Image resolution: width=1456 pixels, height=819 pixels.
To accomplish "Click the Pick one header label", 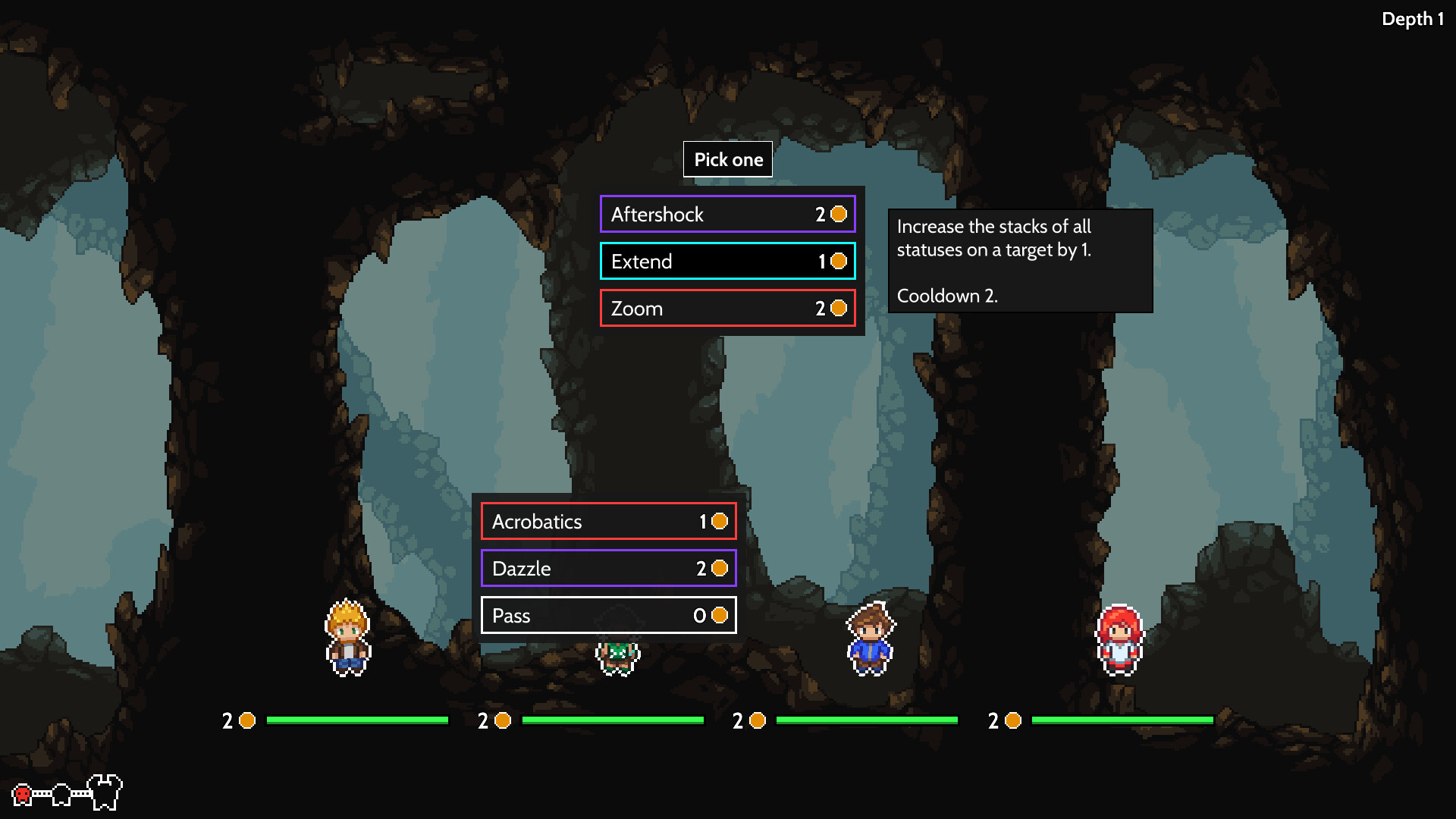I will pos(727,159).
